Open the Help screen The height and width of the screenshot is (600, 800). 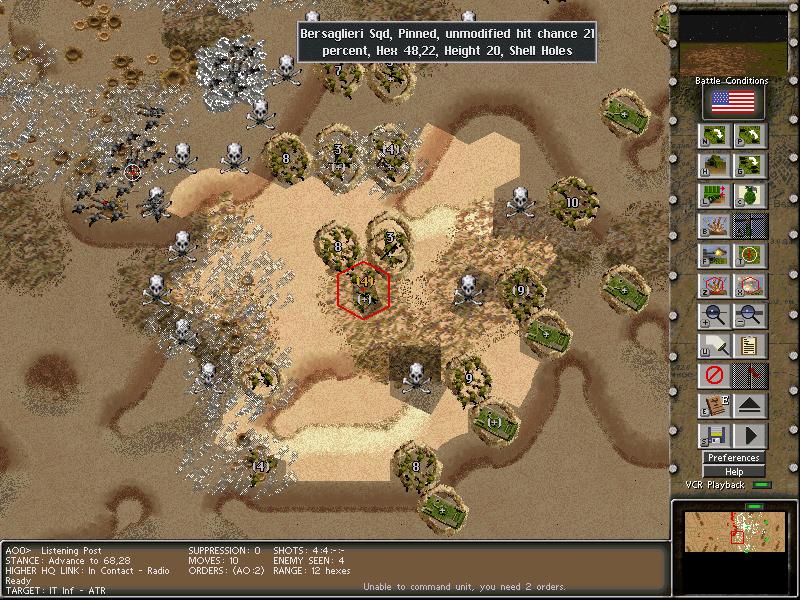pyautogui.click(x=734, y=472)
